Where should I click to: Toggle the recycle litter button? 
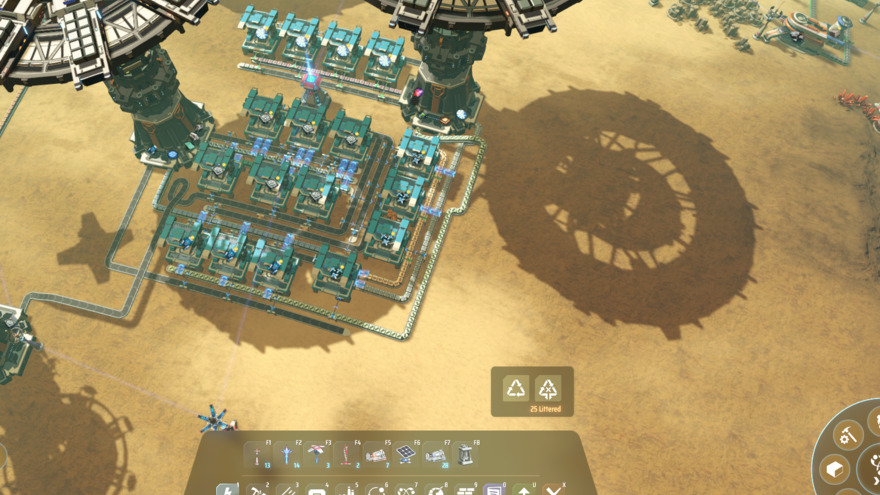click(x=516, y=388)
